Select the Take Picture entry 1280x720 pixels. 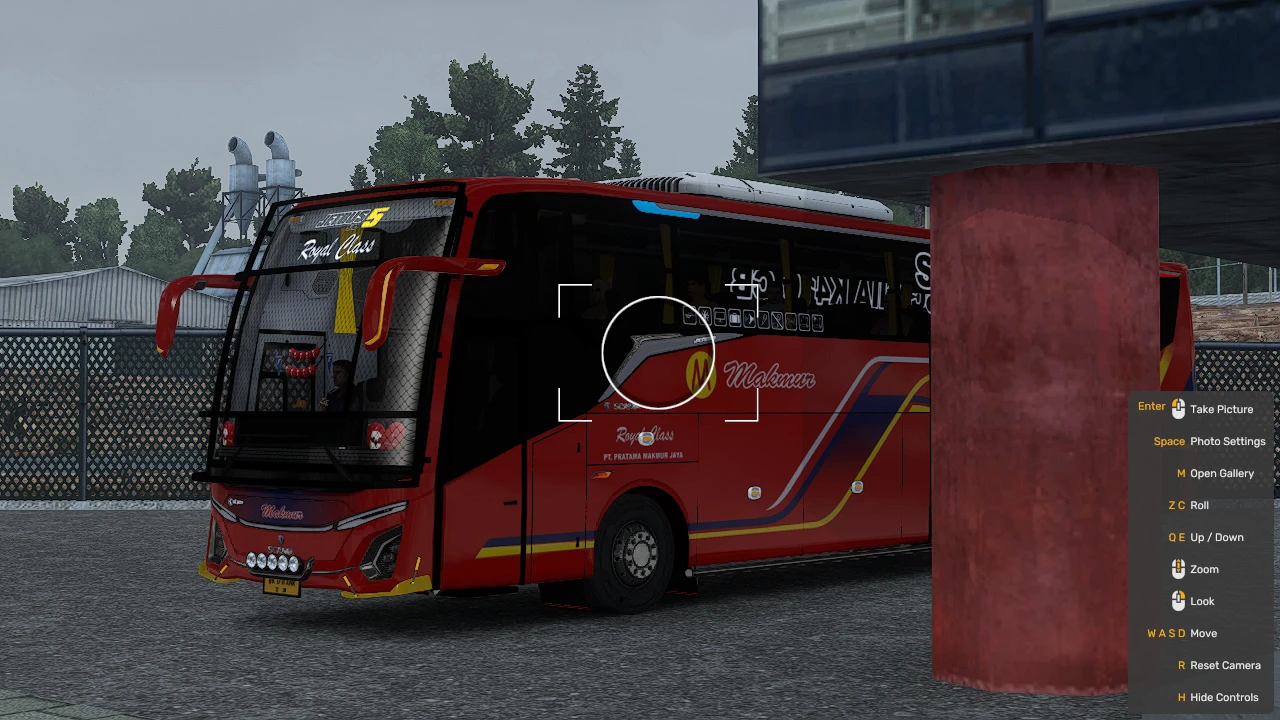click(1224, 409)
